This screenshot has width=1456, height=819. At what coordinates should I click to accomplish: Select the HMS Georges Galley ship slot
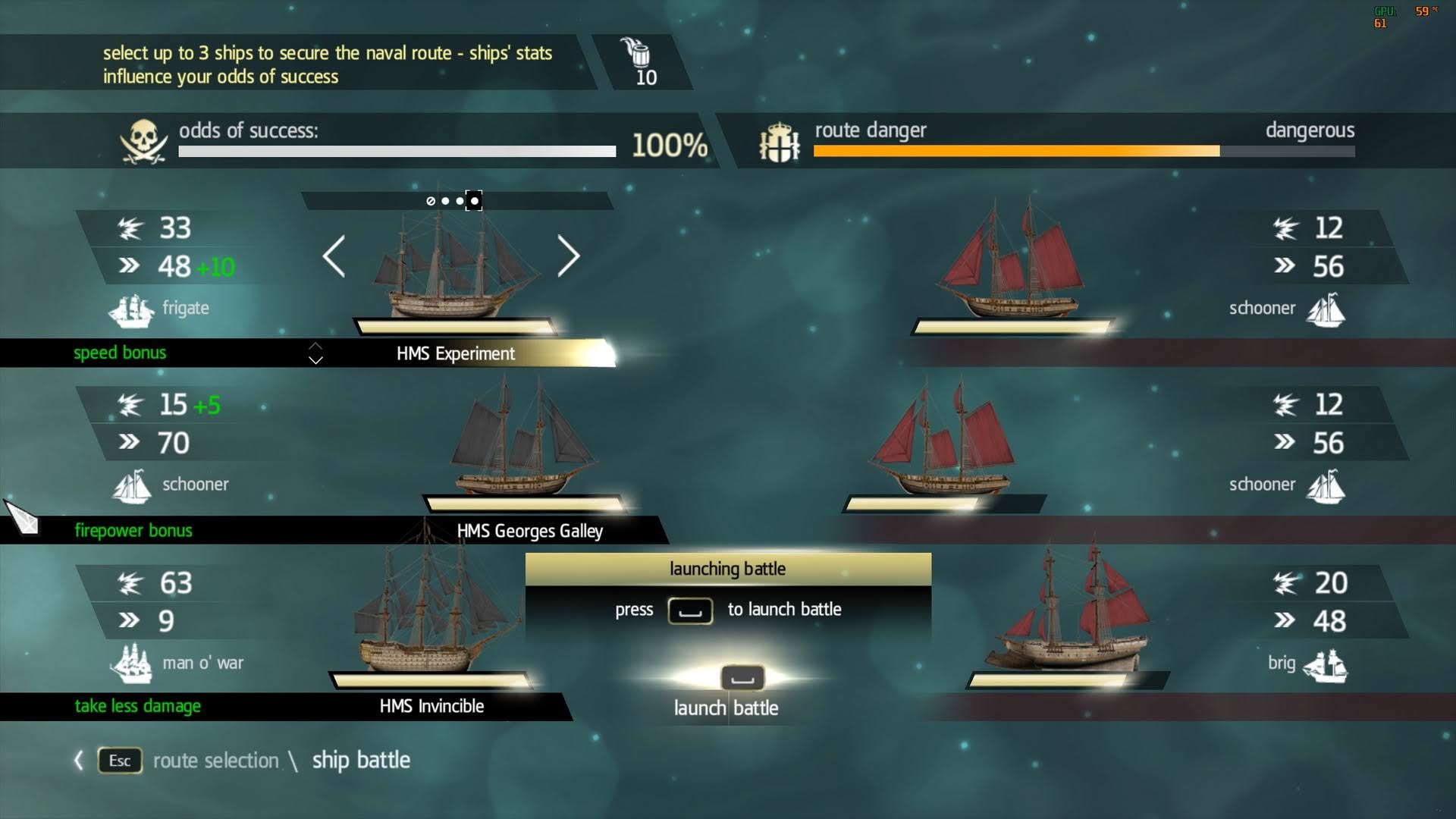(x=529, y=531)
